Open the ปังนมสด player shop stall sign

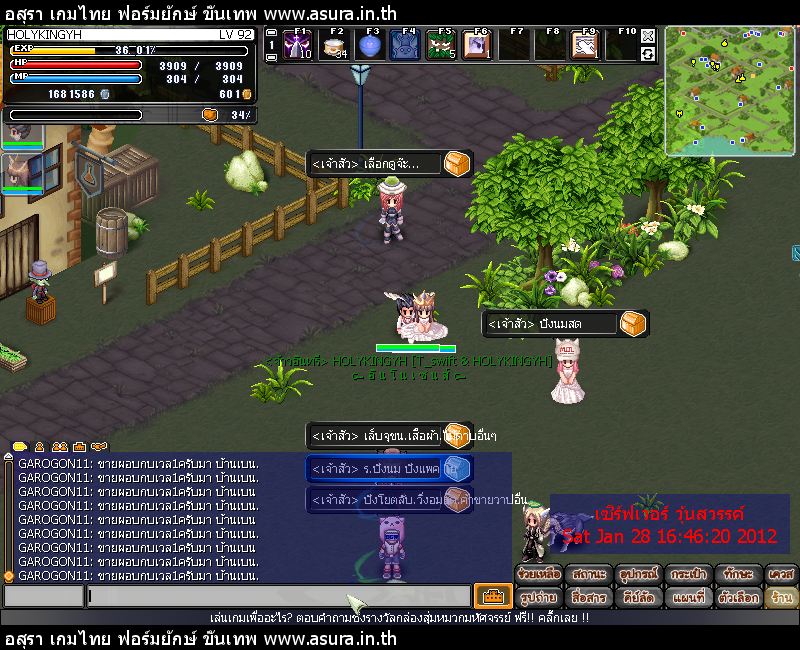(x=565, y=324)
